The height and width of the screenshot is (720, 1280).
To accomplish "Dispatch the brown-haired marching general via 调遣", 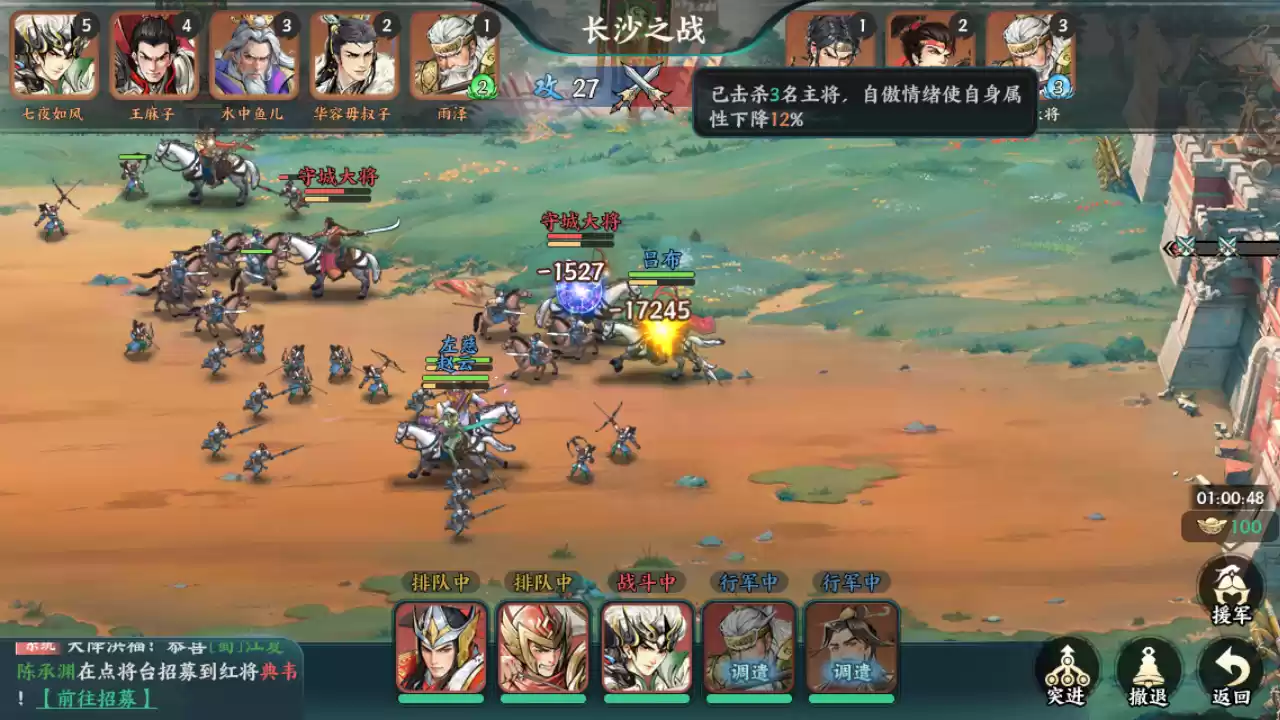I will (x=852, y=647).
